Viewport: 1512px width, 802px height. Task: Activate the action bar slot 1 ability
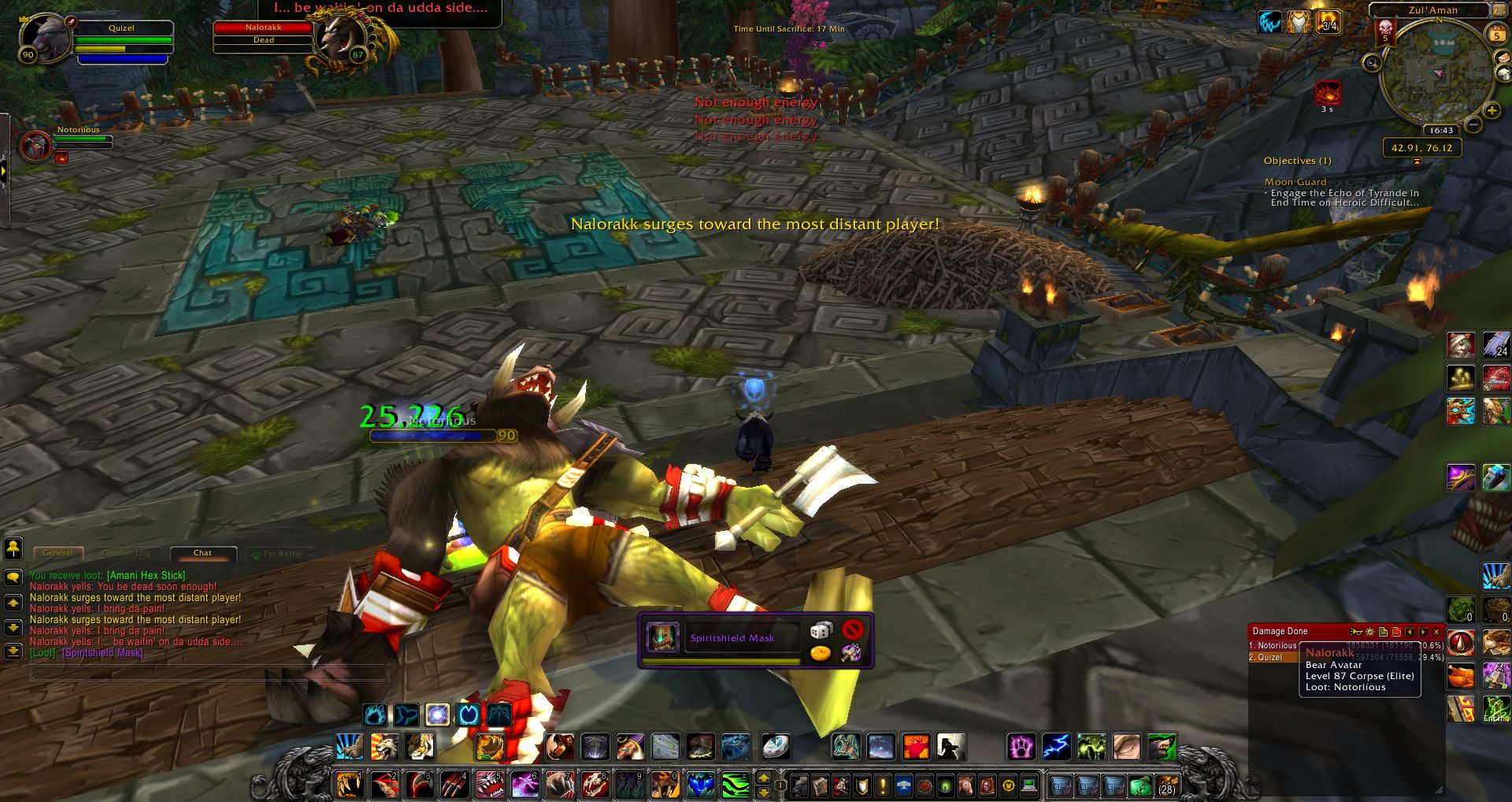coord(349,785)
